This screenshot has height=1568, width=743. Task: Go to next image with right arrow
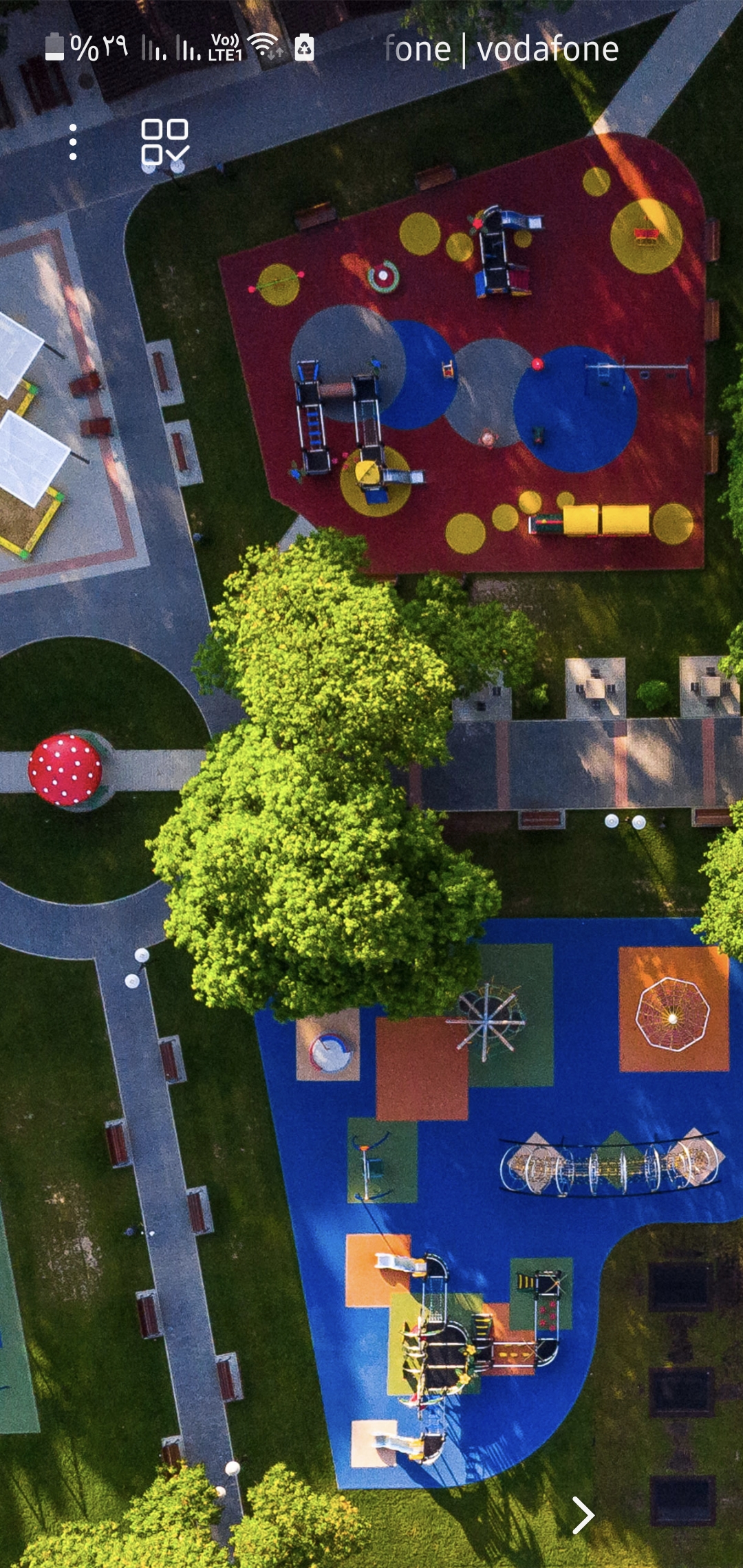click(583, 1516)
